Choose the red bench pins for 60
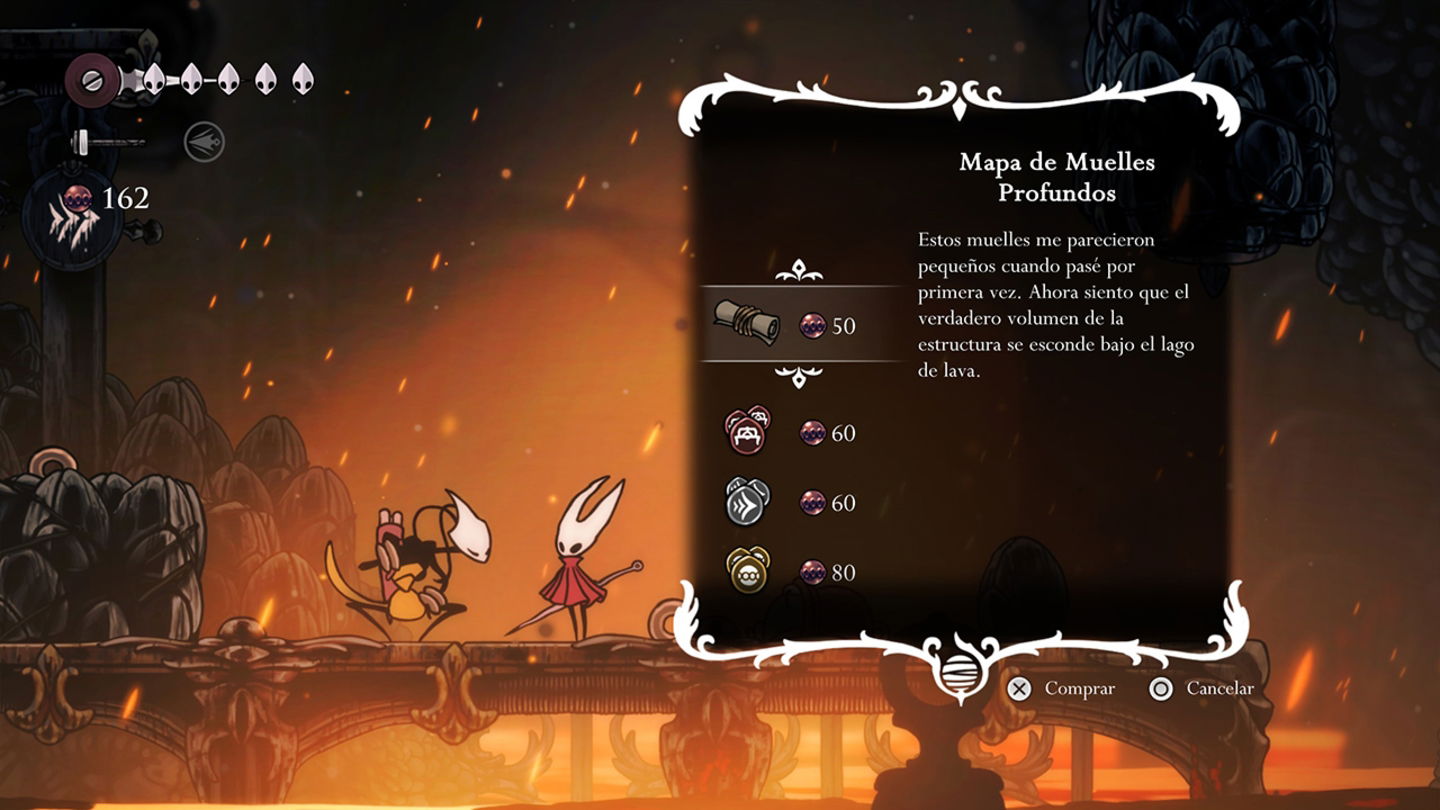 coord(747,431)
